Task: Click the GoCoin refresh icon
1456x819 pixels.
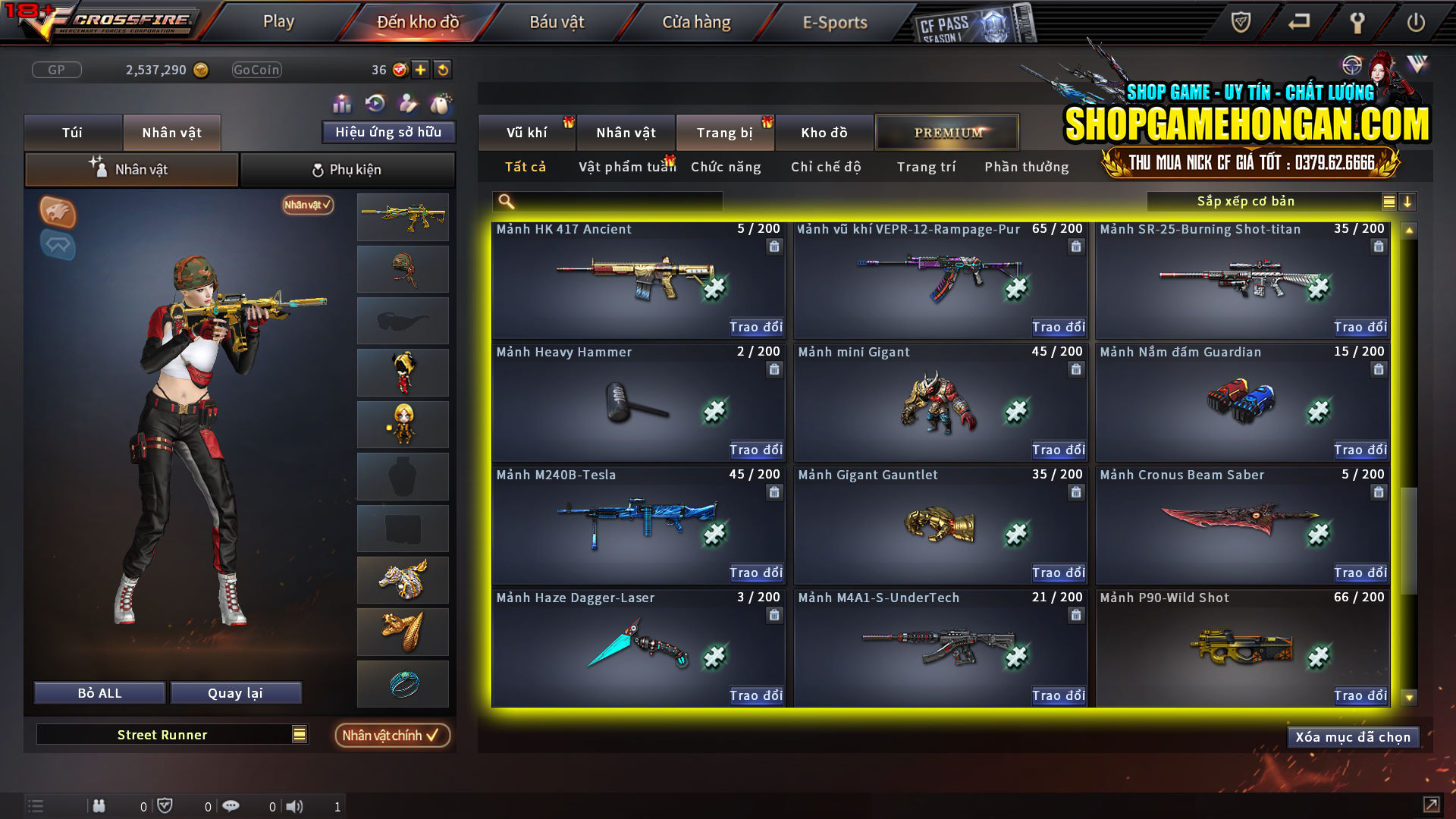Action: [441, 69]
